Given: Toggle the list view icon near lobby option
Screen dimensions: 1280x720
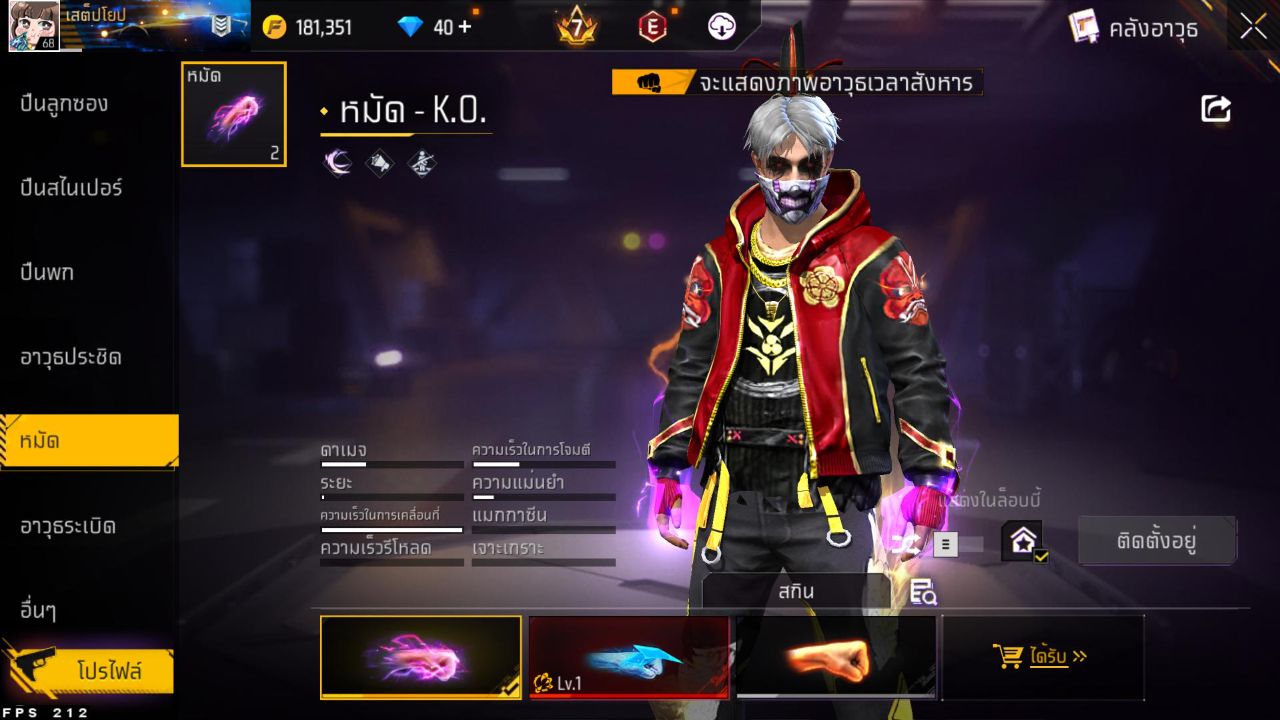Looking at the screenshot, I should (x=944, y=544).
